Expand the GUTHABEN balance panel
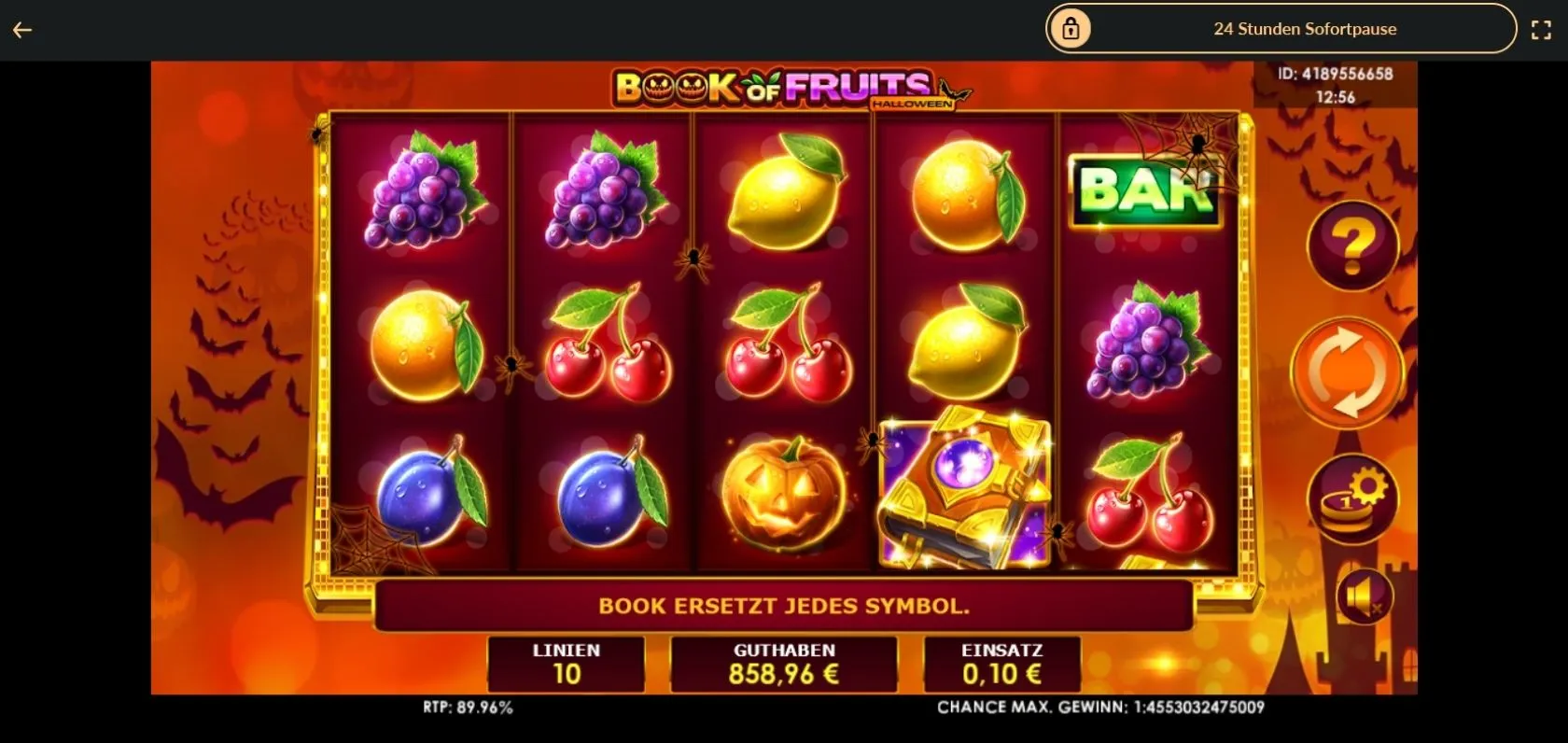Image resolution: width=1568 pixels, height=743 pixels. coord(783,664)
